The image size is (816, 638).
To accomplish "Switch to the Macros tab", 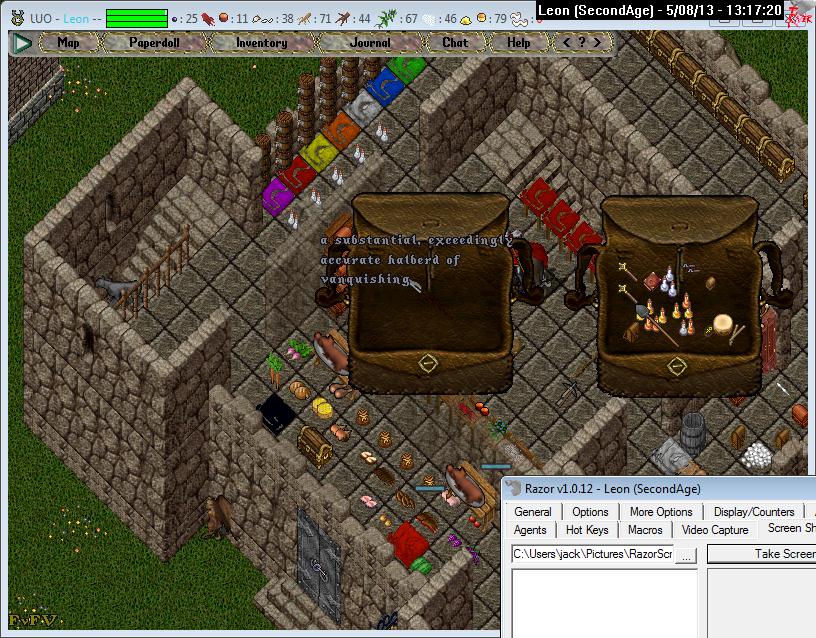I will [x=645, y=530].
